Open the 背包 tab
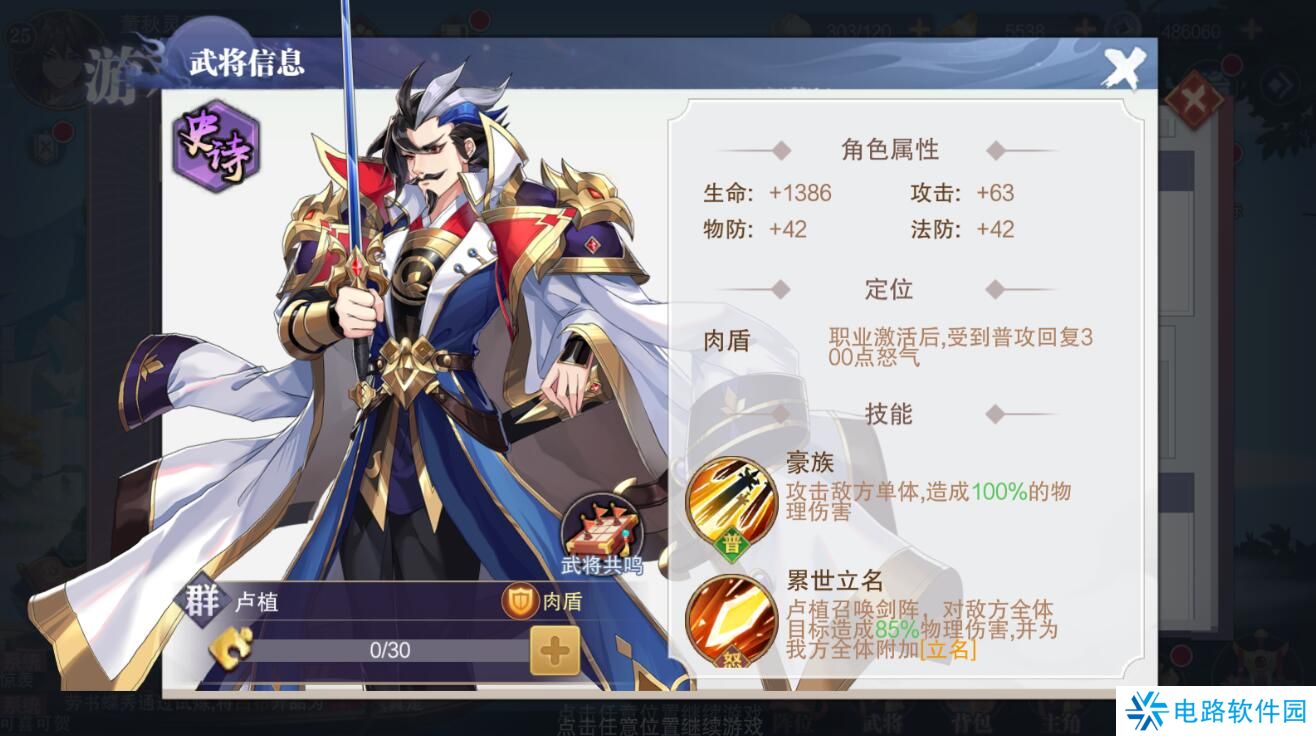The image size is (1316, 736). click(x=973, y=722)
